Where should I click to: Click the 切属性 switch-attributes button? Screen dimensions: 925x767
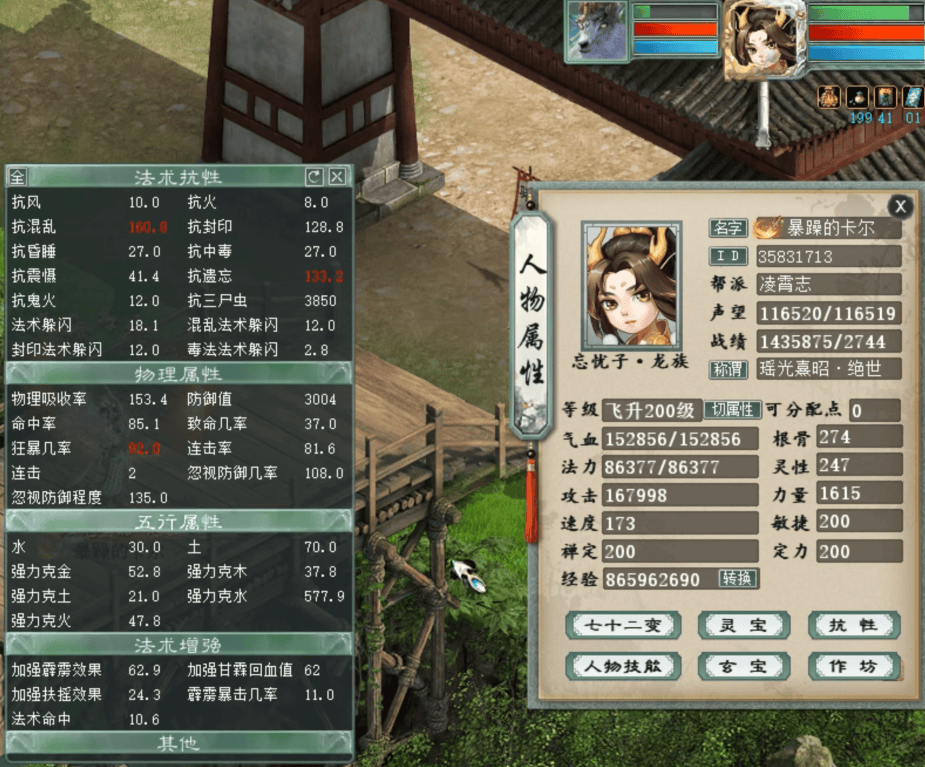tap(732, 409)
